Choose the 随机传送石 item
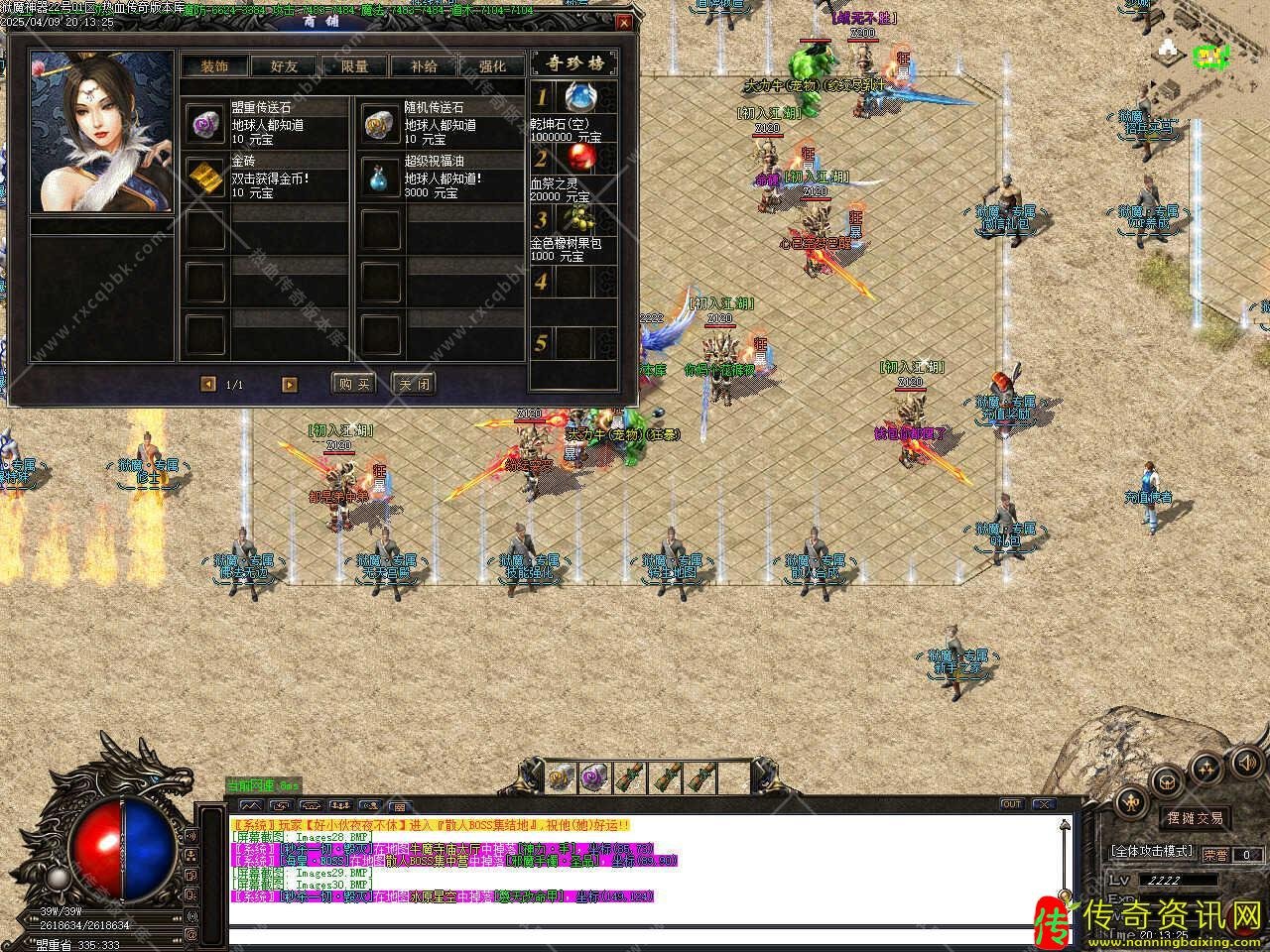The height and width of the screenshot is (952, 1270). 379,122
